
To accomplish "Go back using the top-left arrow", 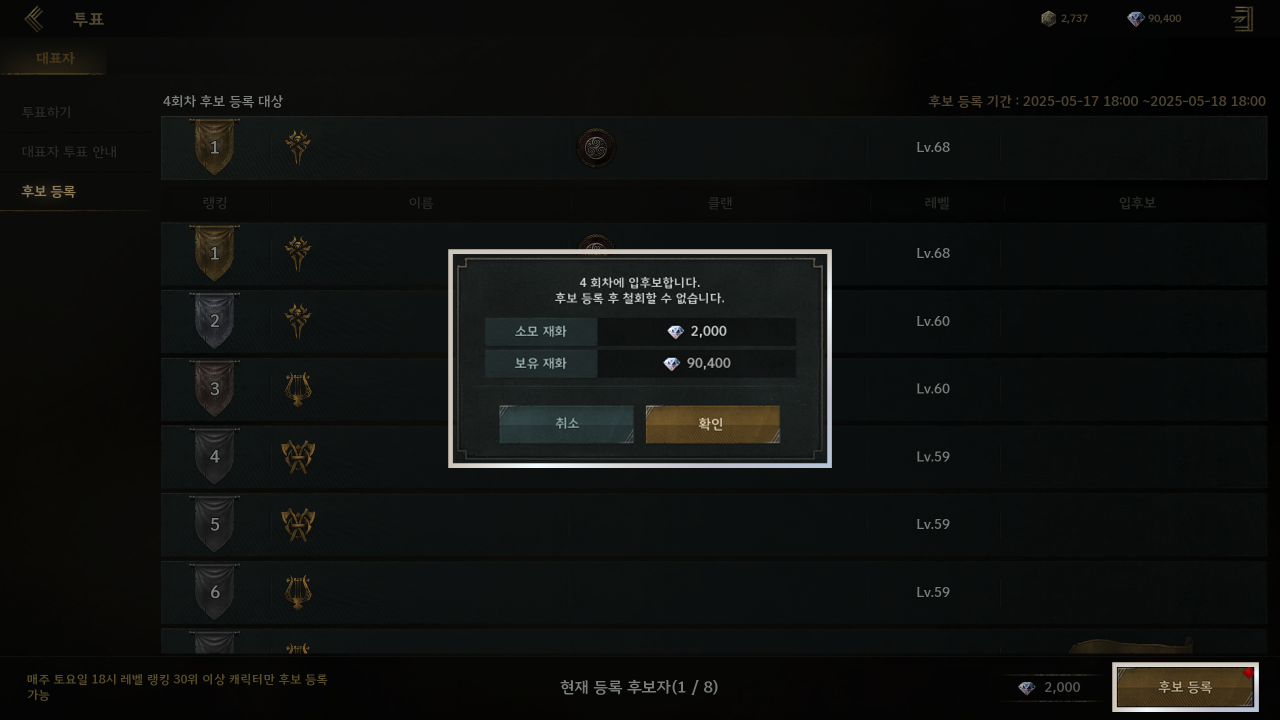I will click(34, 19).
